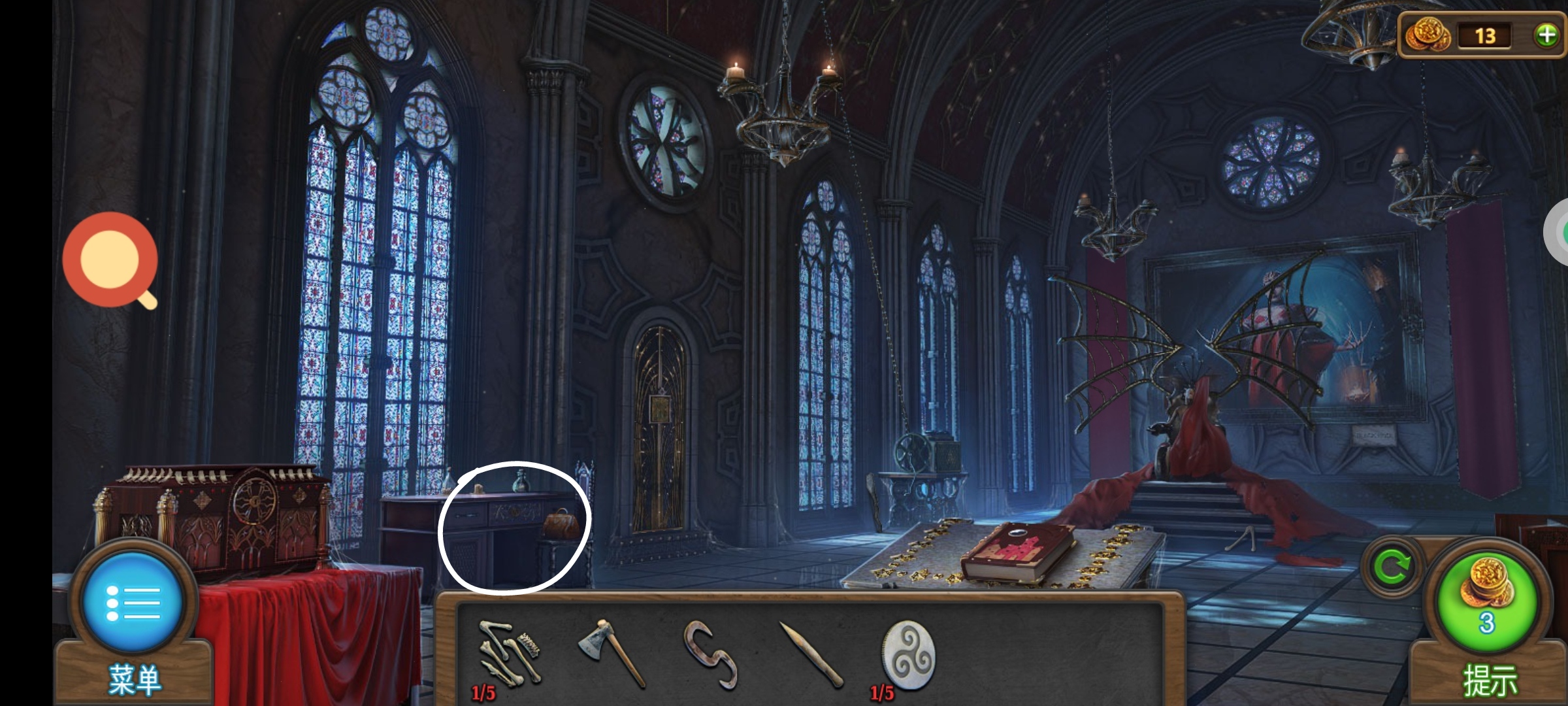
Task: Activate the orange magnifying glass icon
Action: click(110, 260)
